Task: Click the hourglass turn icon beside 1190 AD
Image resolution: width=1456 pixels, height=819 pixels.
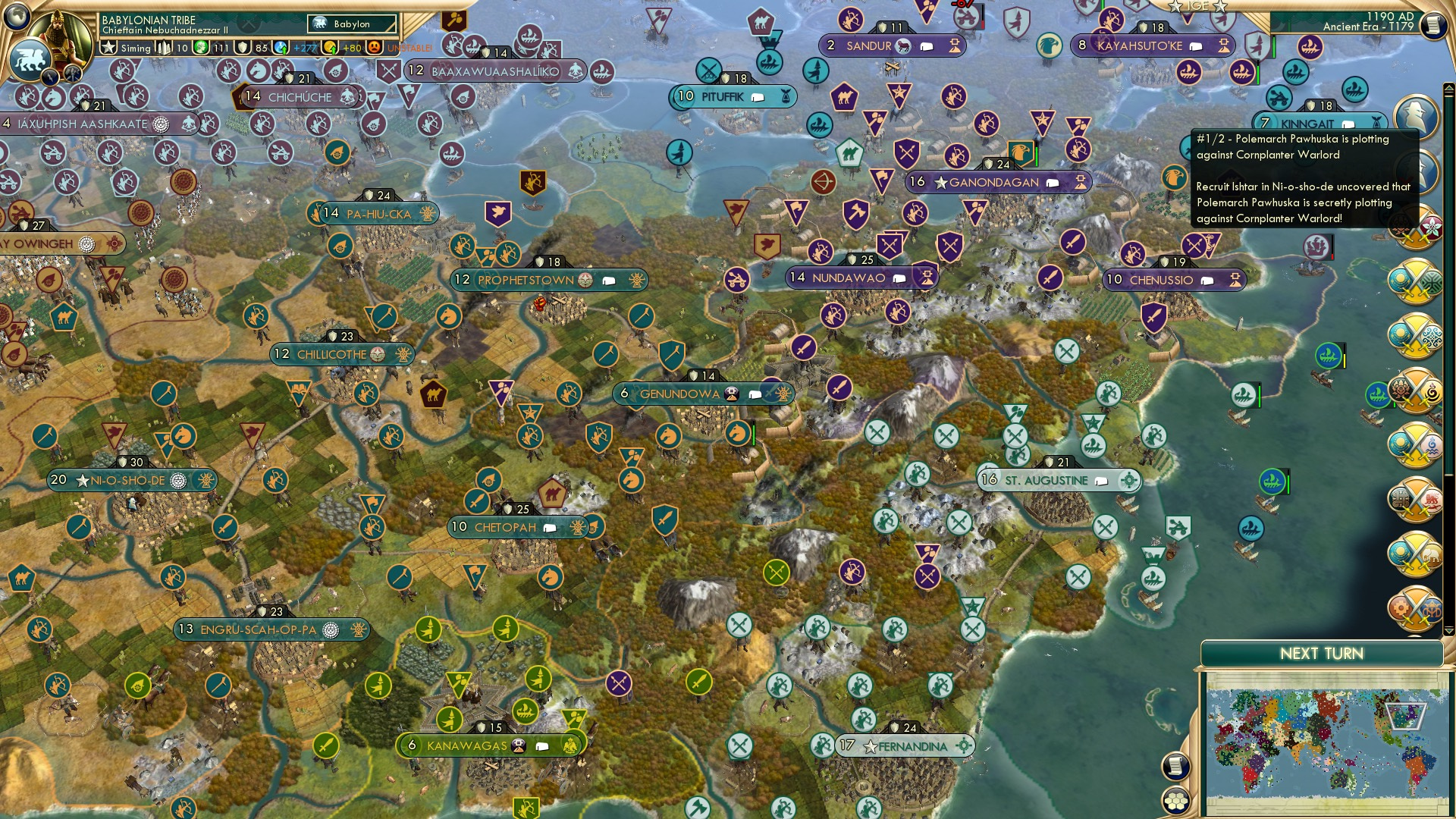Action: point(1432,23)
